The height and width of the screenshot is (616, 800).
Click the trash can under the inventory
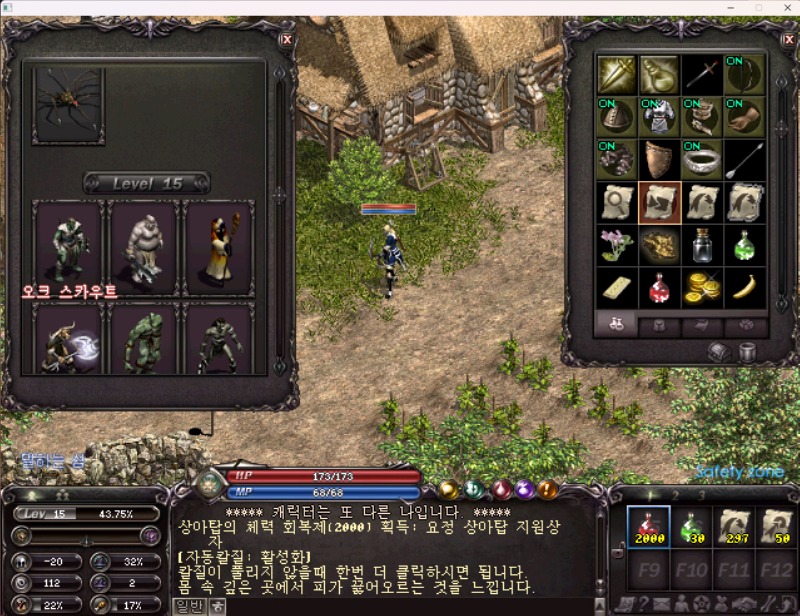click(x=747, y=352)
